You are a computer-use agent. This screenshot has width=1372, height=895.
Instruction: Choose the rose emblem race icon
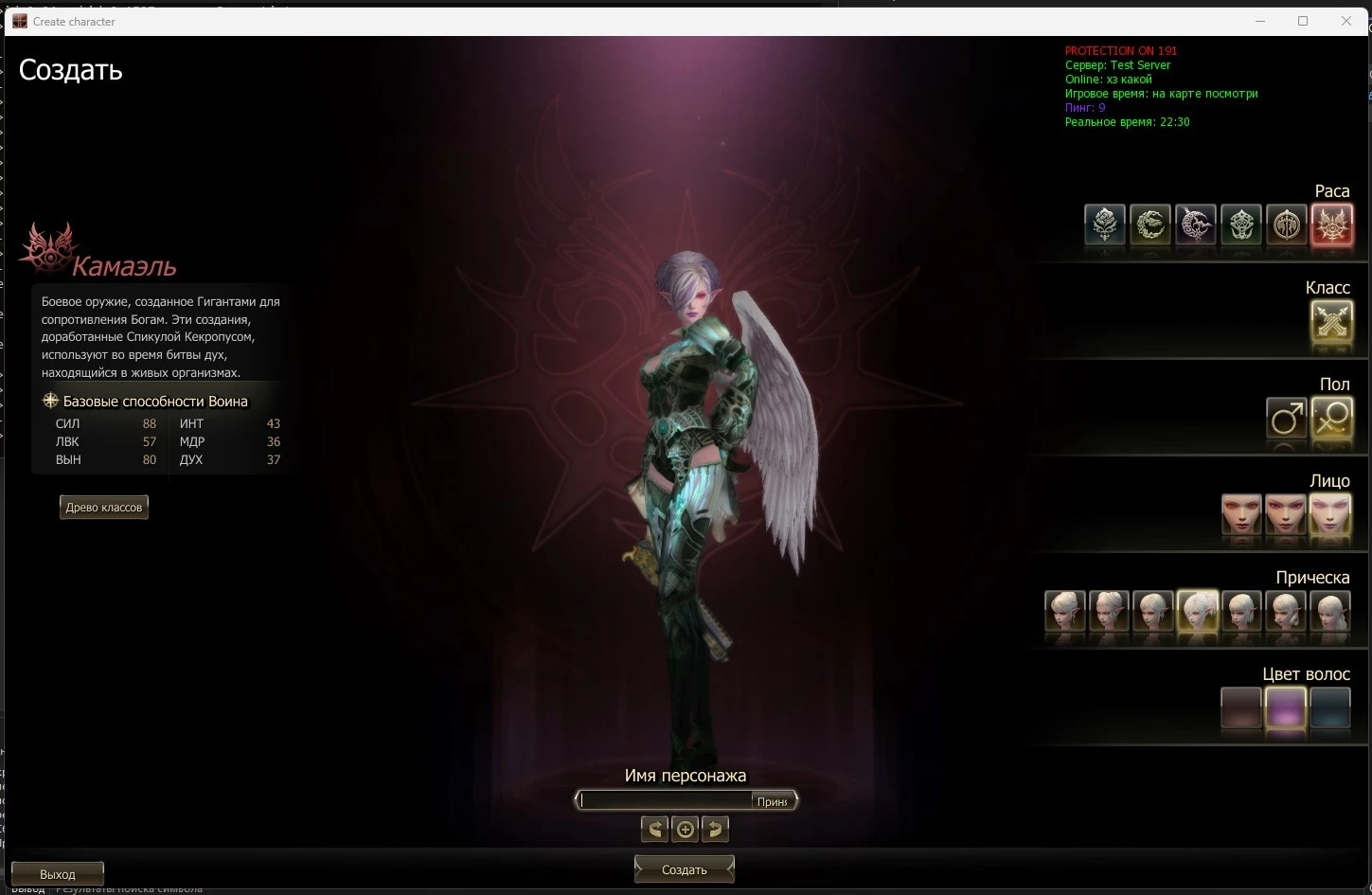1105,225
